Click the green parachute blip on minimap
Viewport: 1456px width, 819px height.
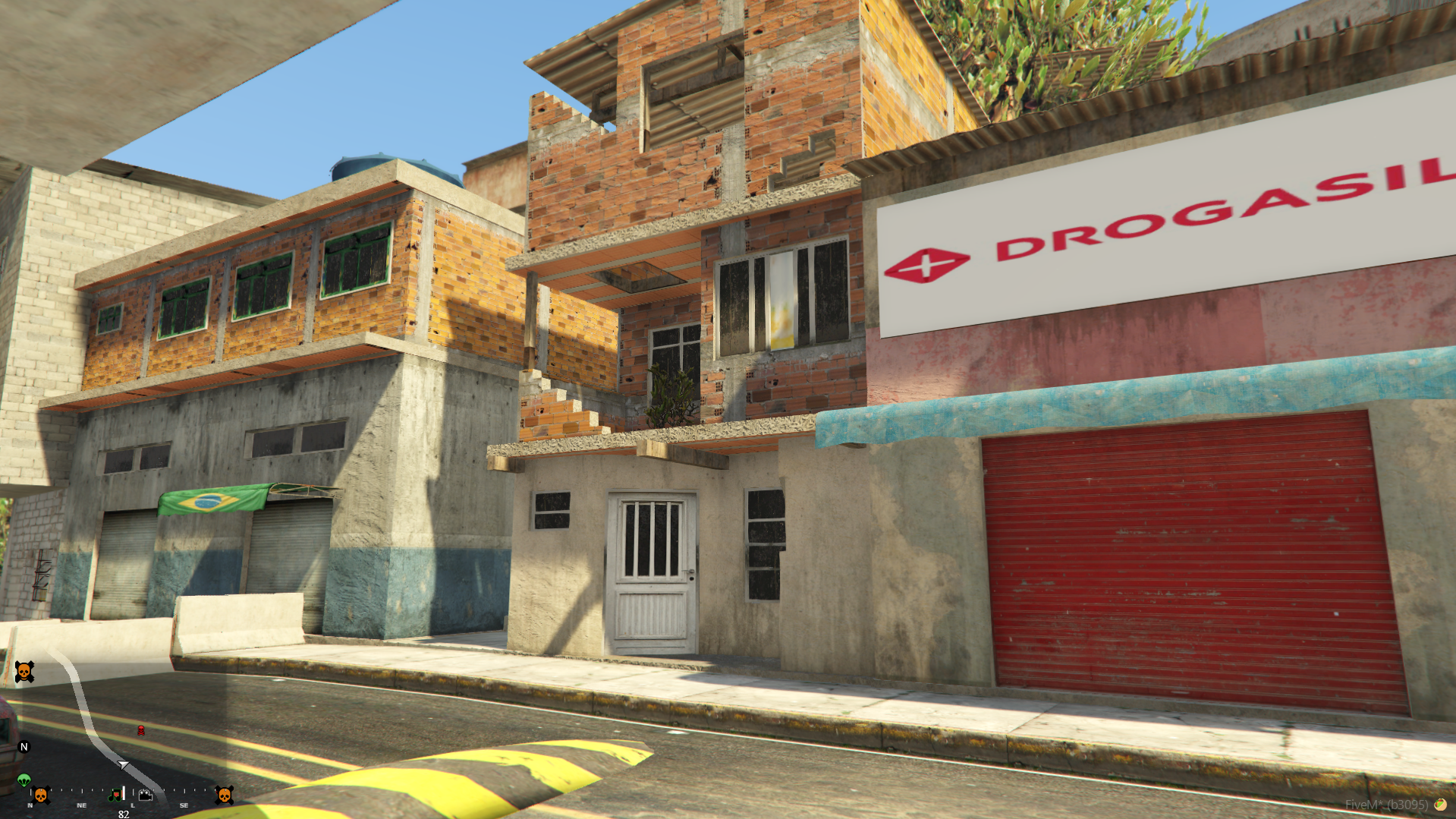[24, 780]
